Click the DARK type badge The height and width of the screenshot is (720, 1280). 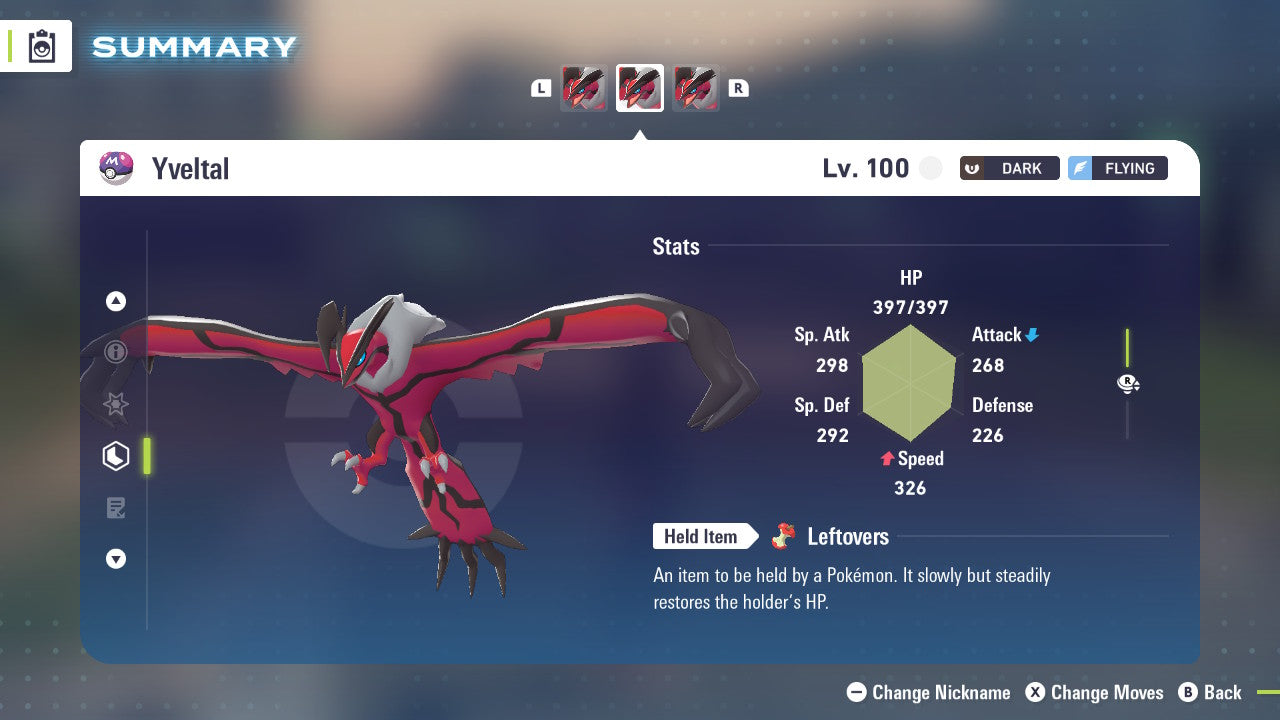(x=1009, y=168)
